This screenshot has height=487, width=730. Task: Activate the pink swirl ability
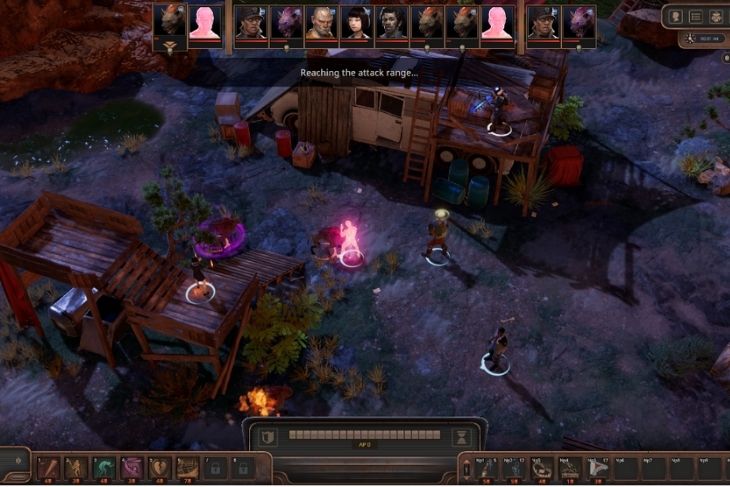[x=132, y=466]
